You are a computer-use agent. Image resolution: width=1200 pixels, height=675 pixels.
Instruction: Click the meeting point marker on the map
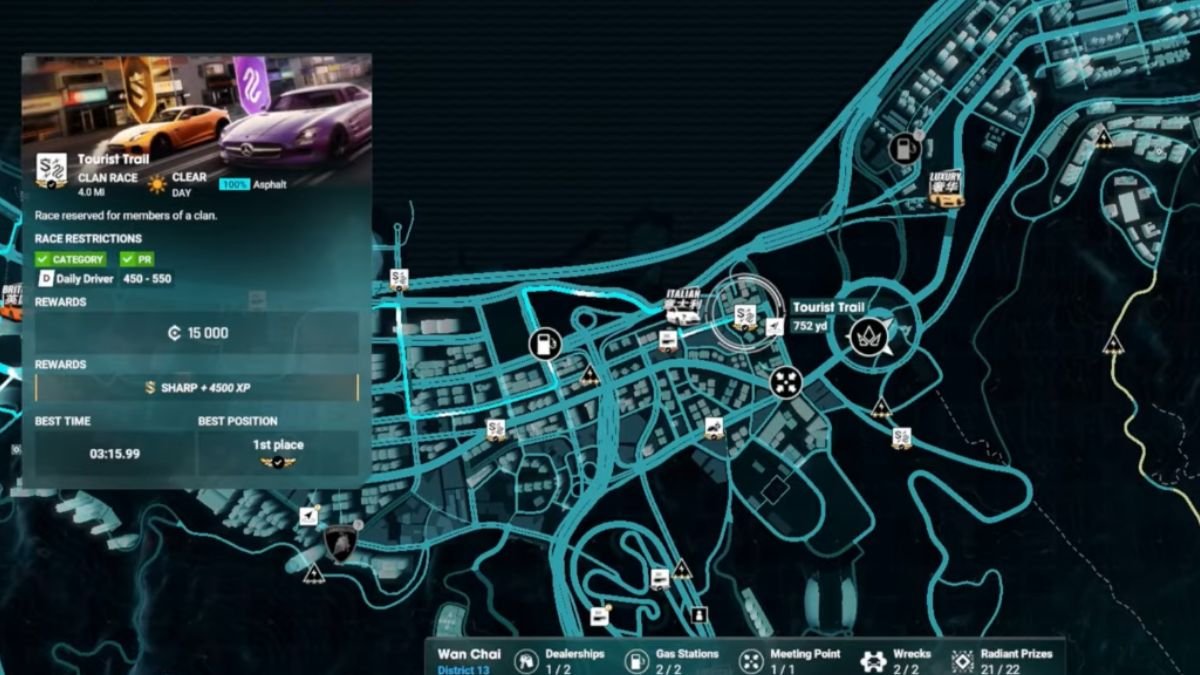(786, 382)
